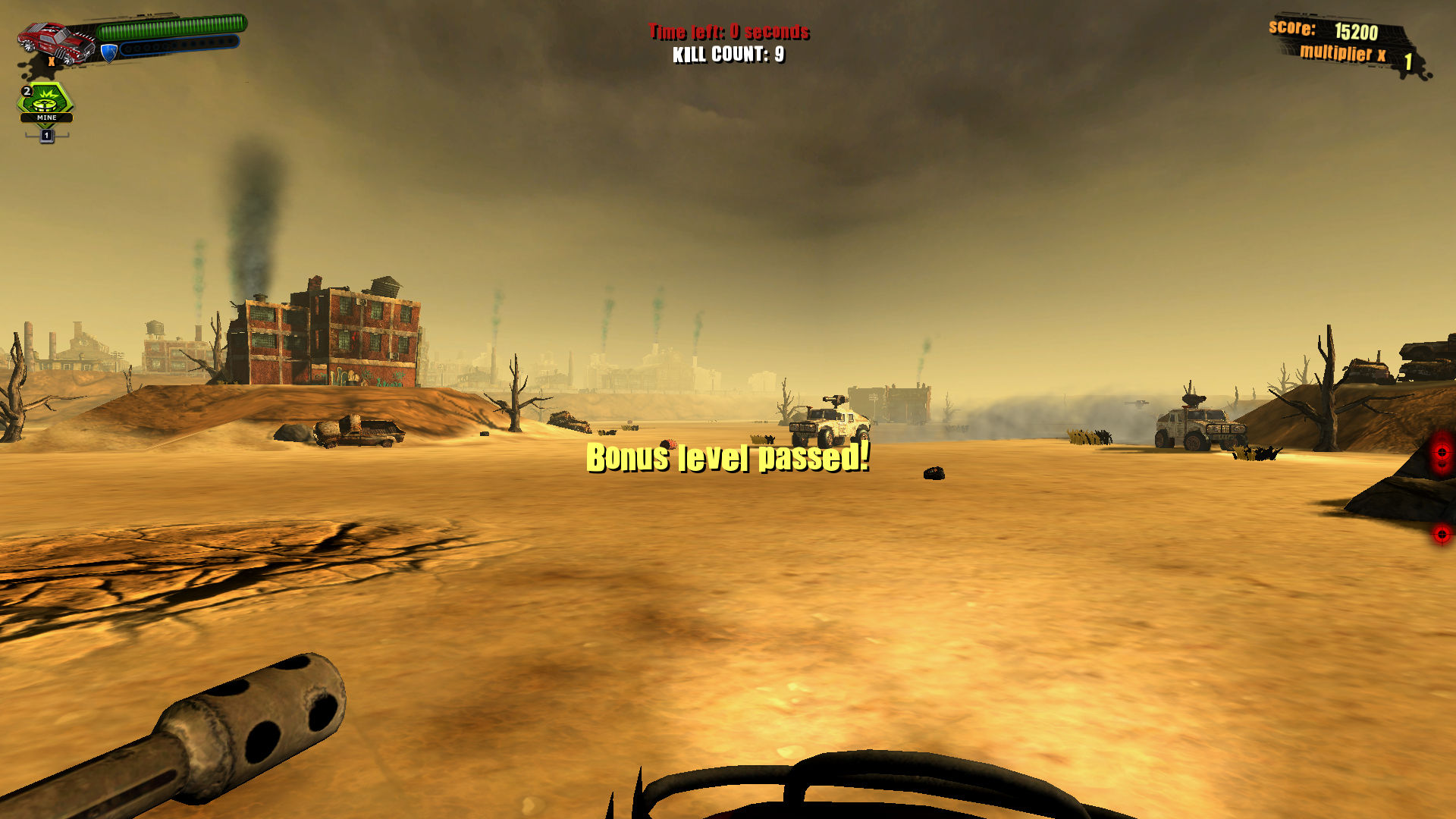Screen dimensions: 1456x819
Task: Click the '2' ammo count badge on MINE
Action: (x=27, y=92)
